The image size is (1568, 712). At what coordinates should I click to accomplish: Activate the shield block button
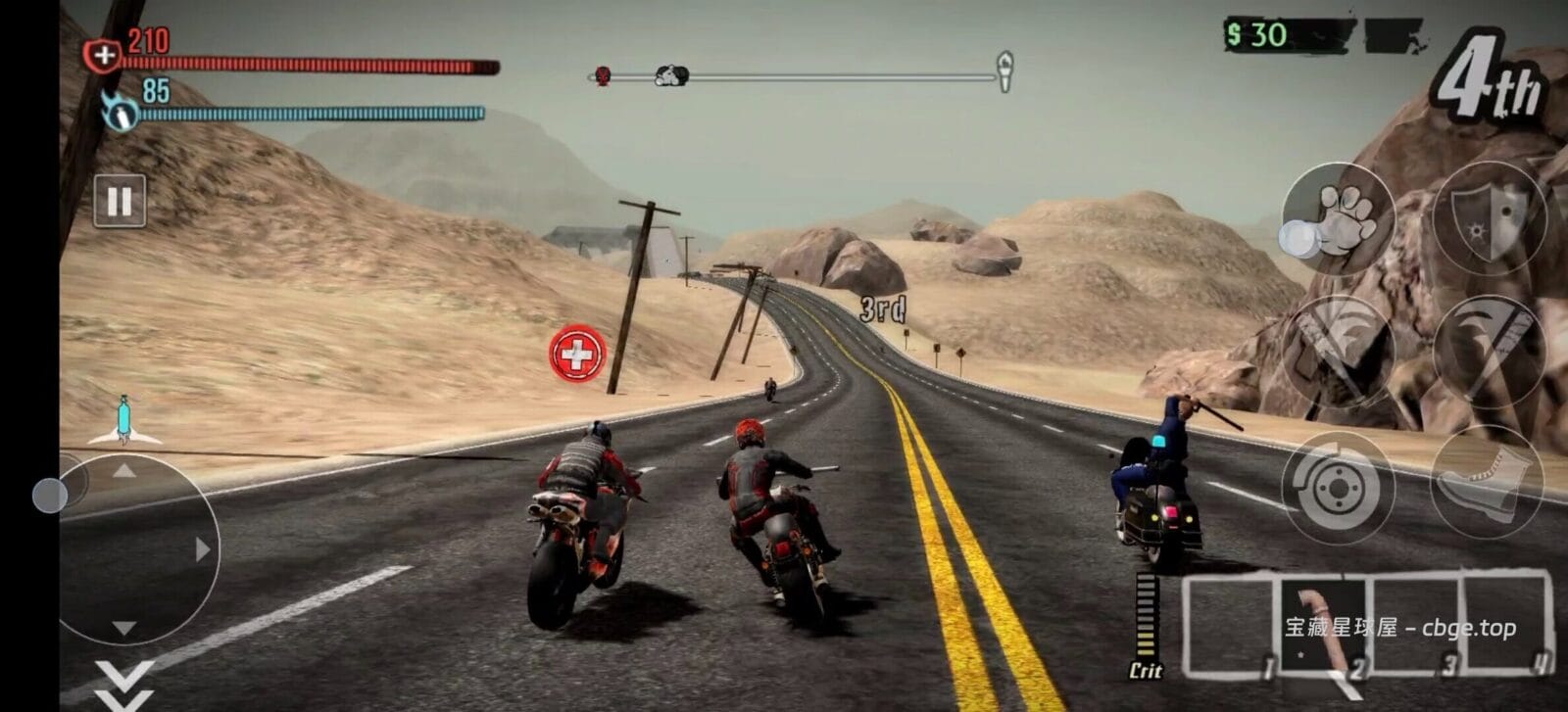click(1489, 216)
